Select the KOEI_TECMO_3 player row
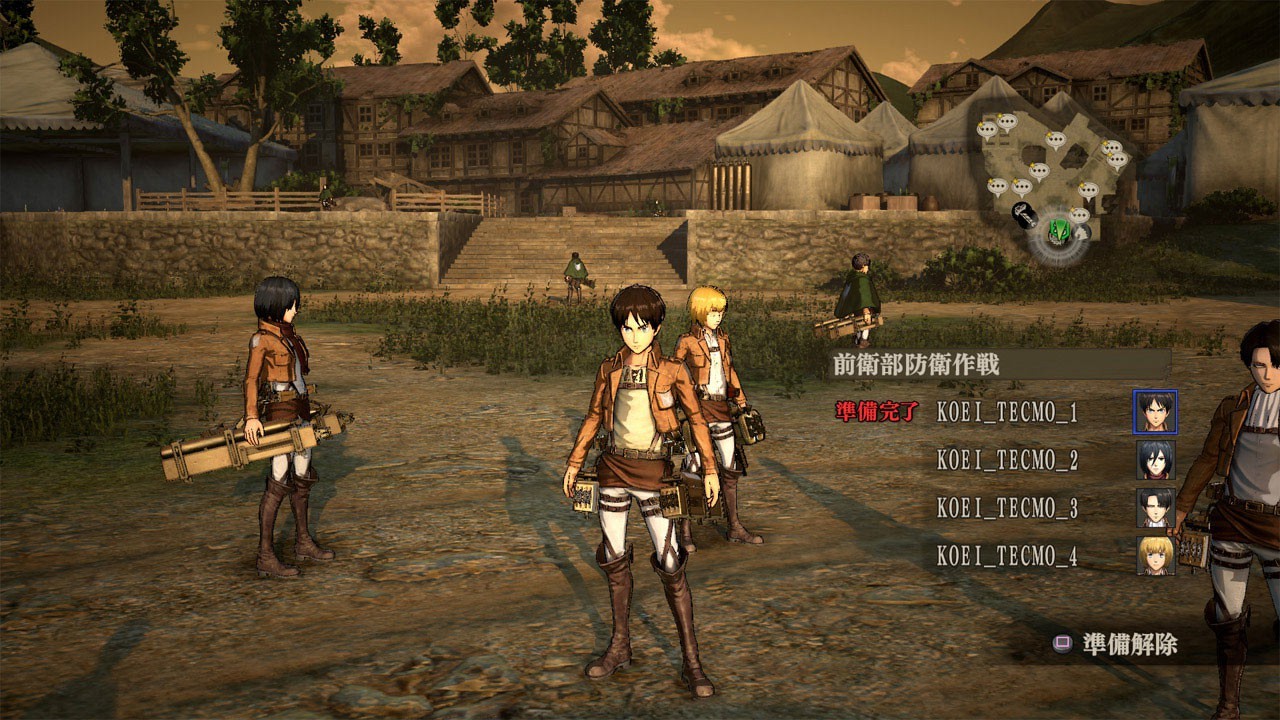 [1007, 508]
